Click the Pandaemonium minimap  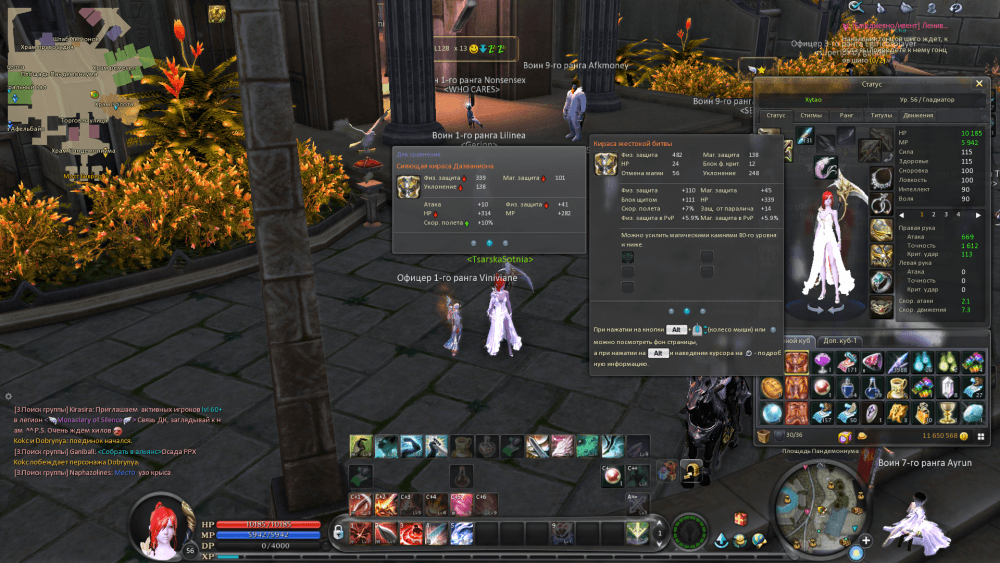(817, 506)
